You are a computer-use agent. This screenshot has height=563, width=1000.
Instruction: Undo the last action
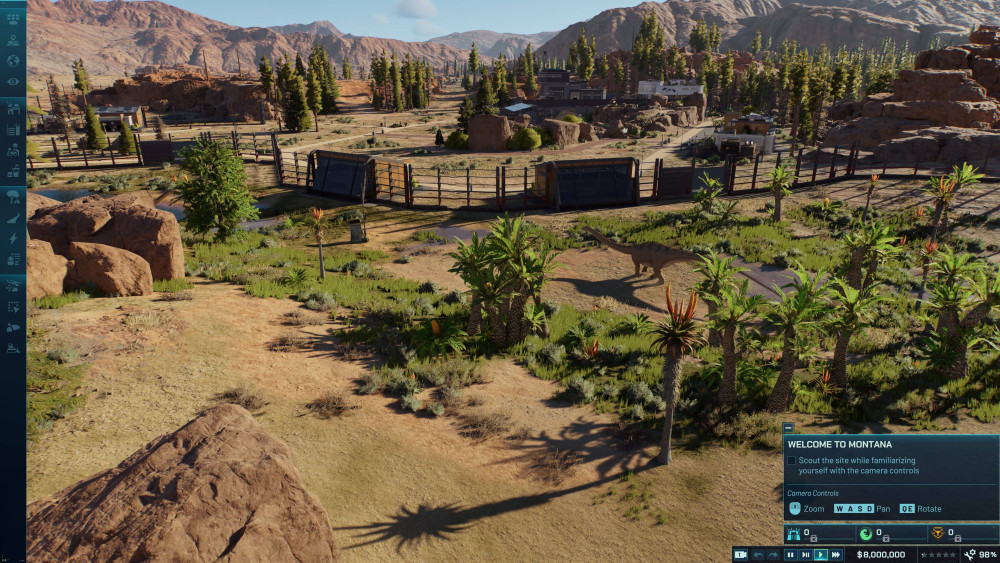[x=758, y=554]
